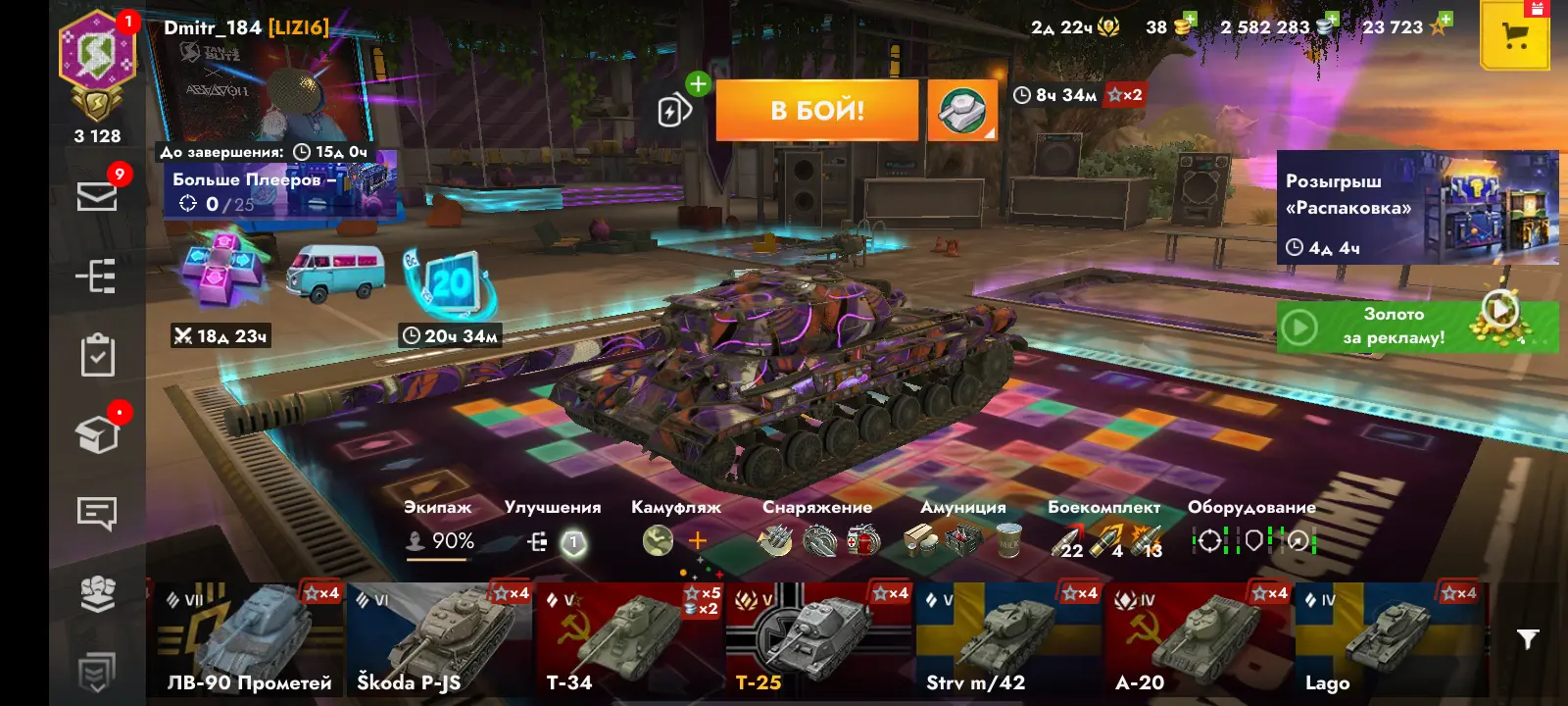The width and height of the screenshot is (1568, 706).
Task: Open the tech tree icon
Action: [97, 277]
